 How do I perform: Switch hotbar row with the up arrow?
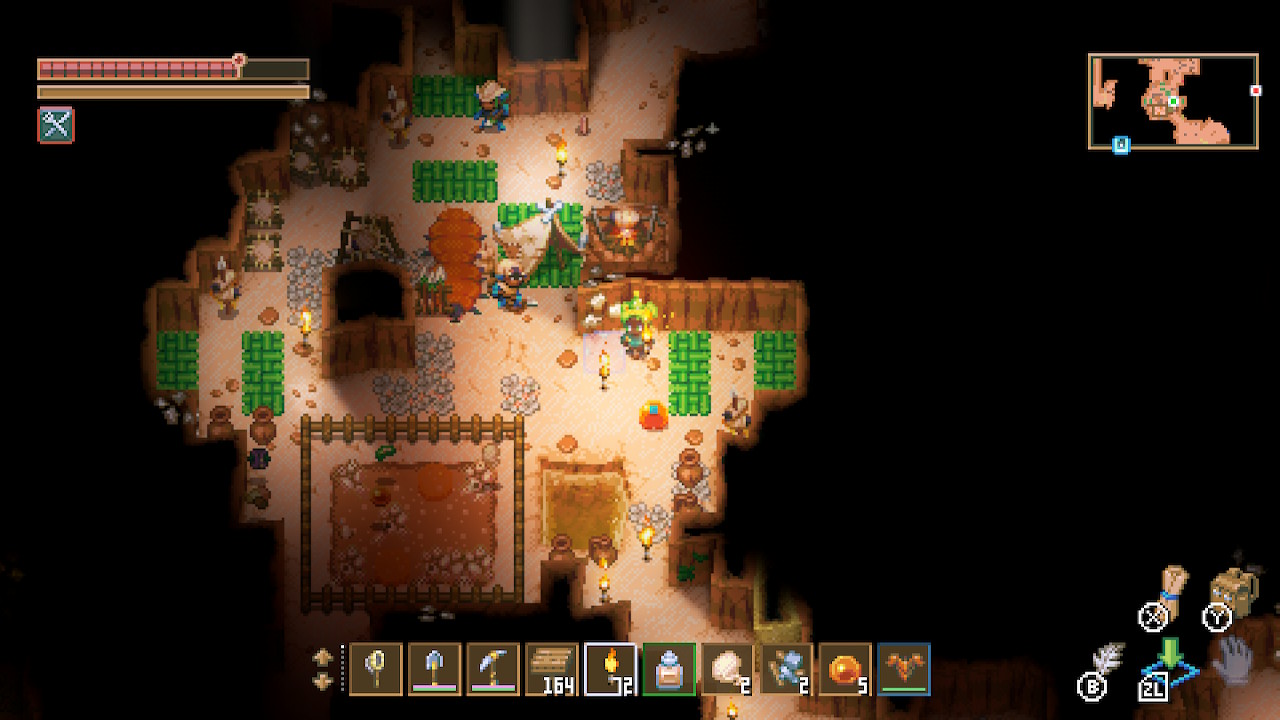point(323,657)
